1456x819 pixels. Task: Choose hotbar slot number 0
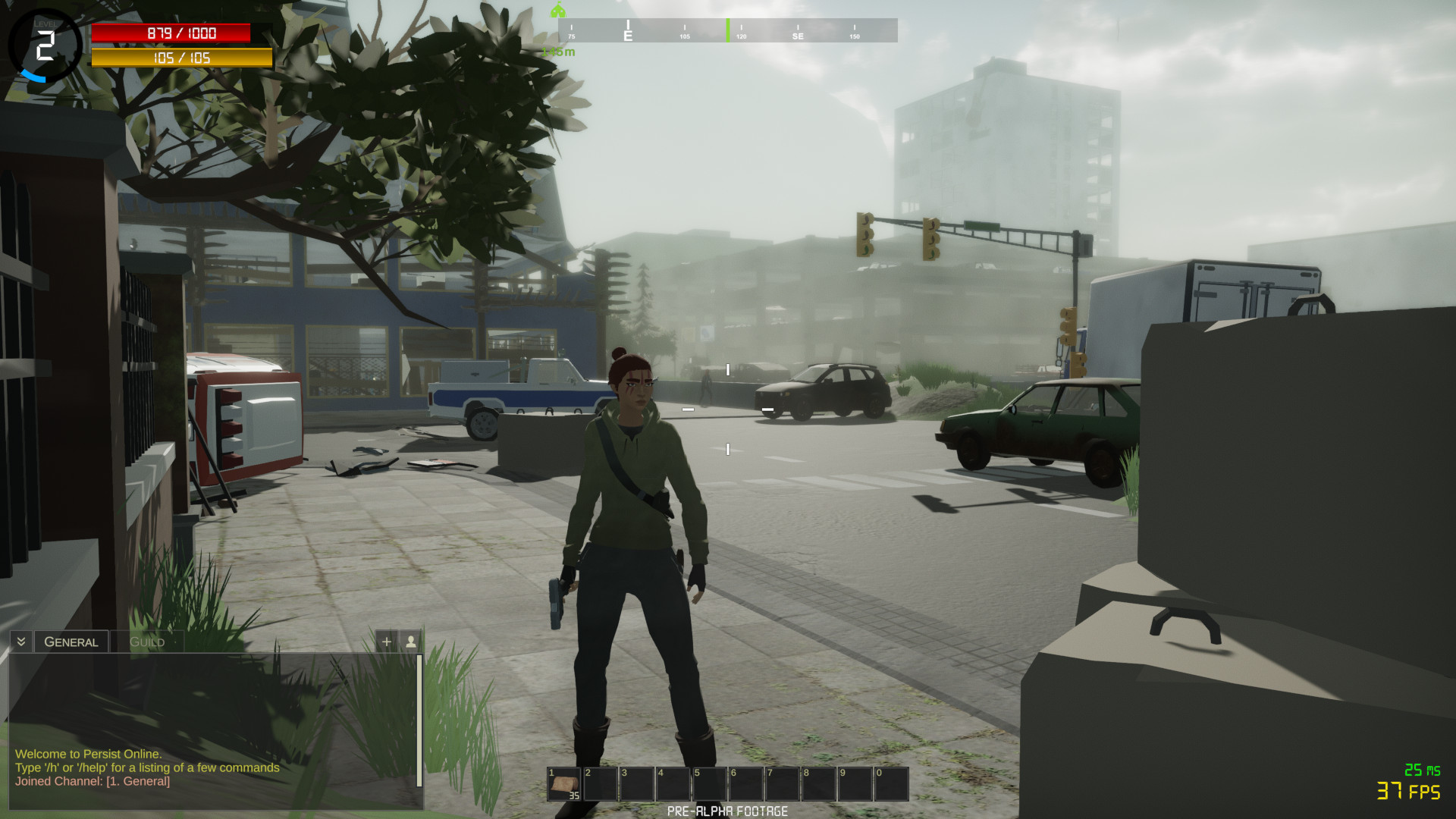point(891,784)
